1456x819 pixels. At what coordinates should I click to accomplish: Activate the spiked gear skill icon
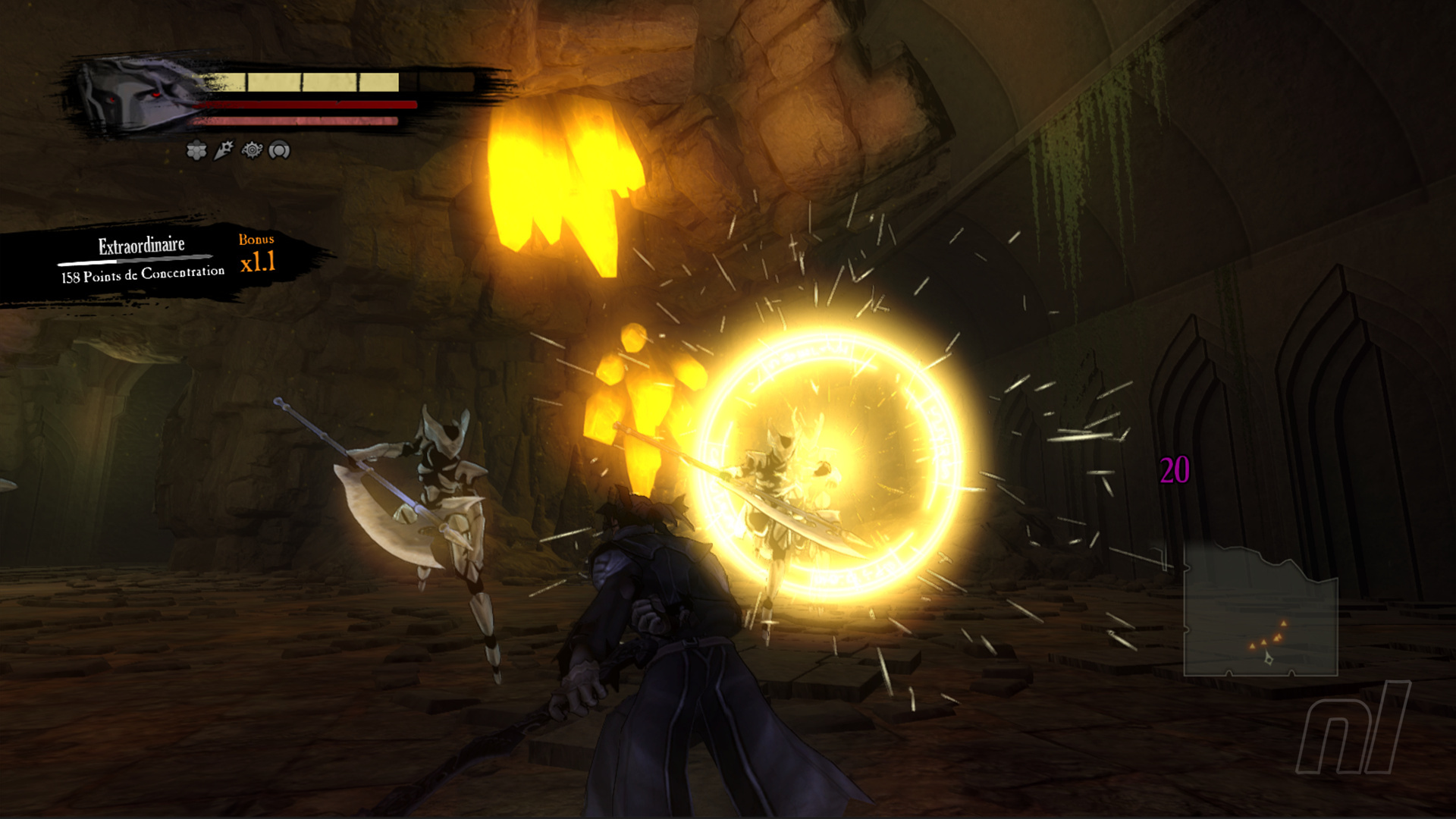(252, 150)
